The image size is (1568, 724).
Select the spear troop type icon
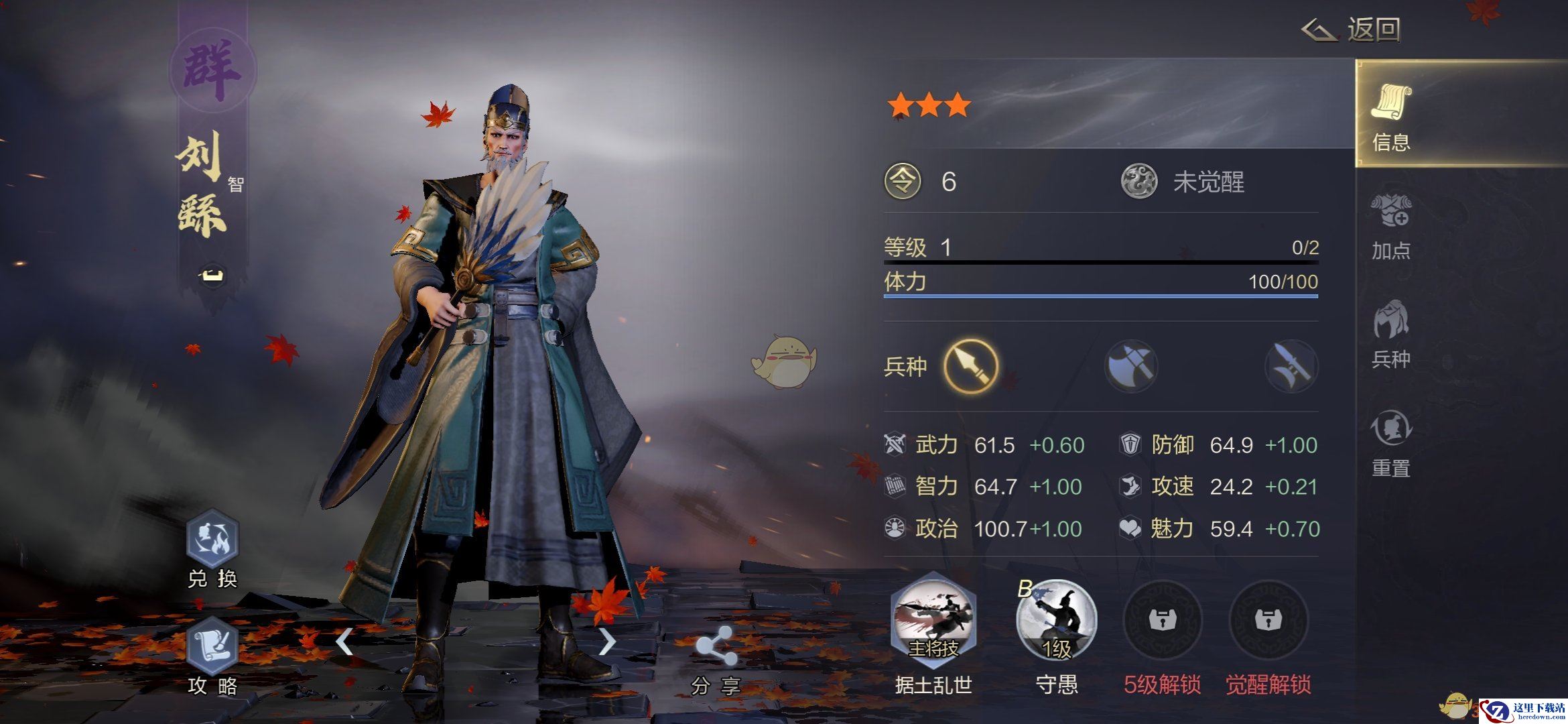tap(970, 366)
